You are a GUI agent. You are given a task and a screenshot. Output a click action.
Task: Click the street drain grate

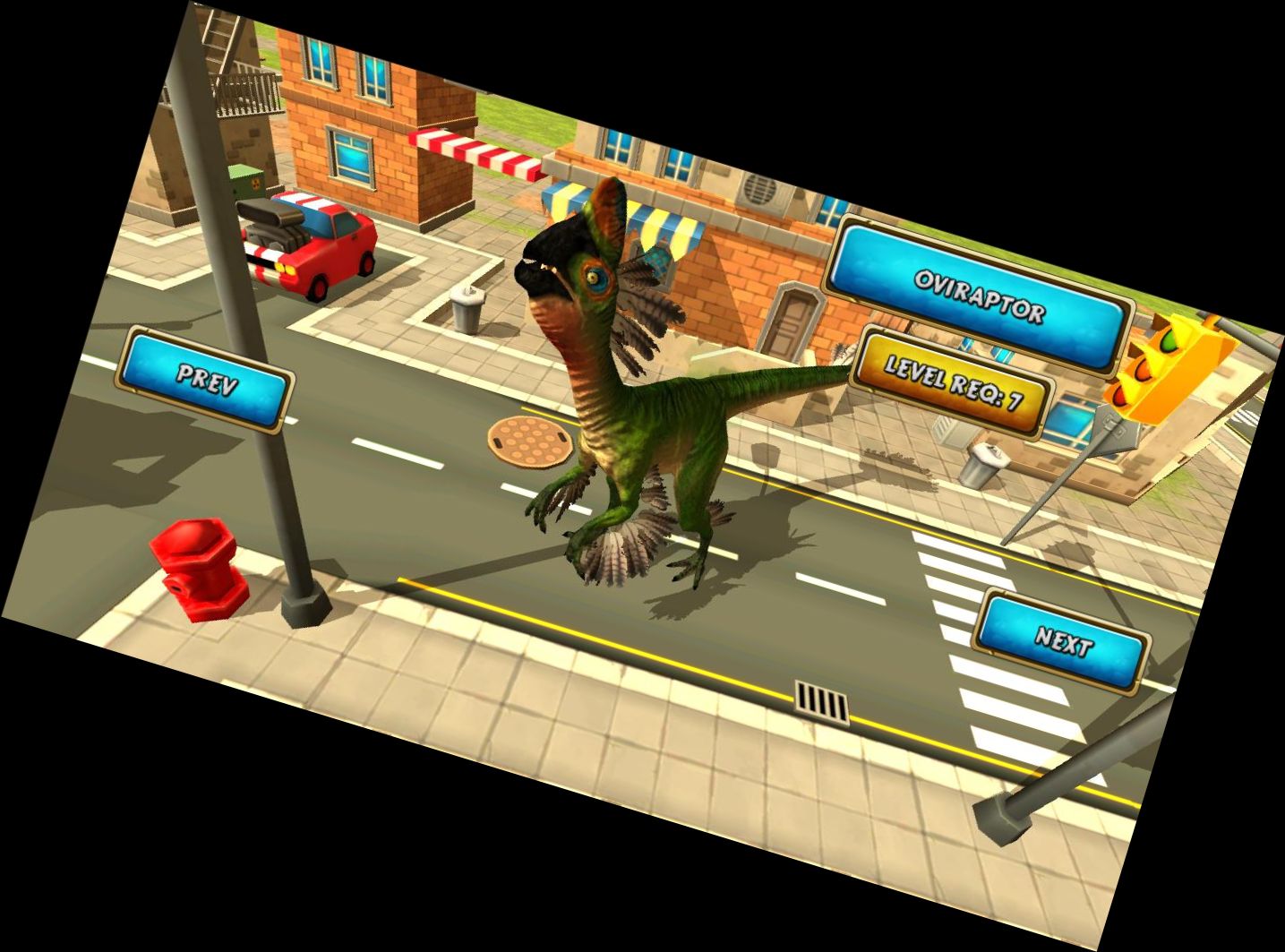click(819, 699)
